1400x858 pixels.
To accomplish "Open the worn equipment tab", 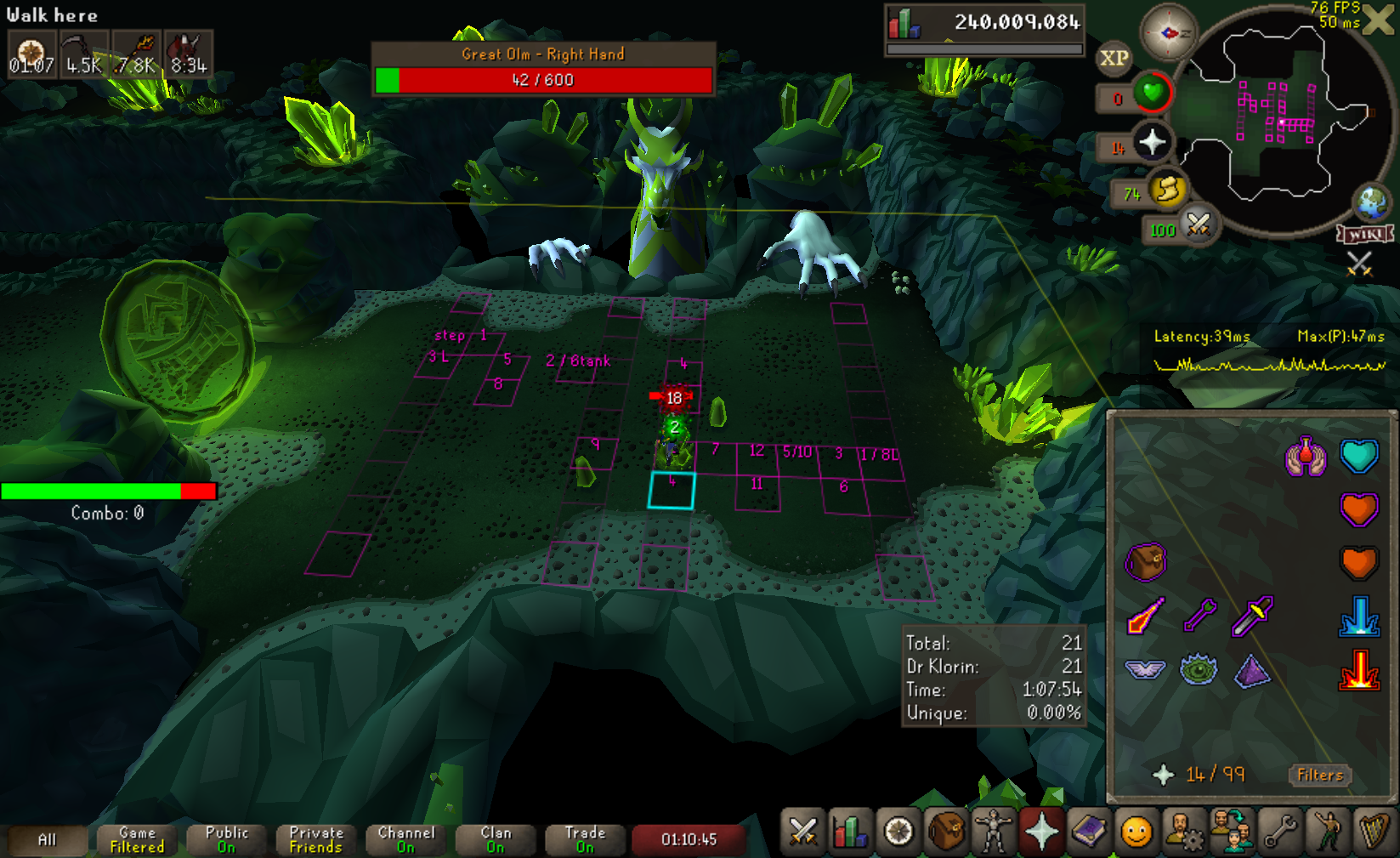I will [993, 831].
